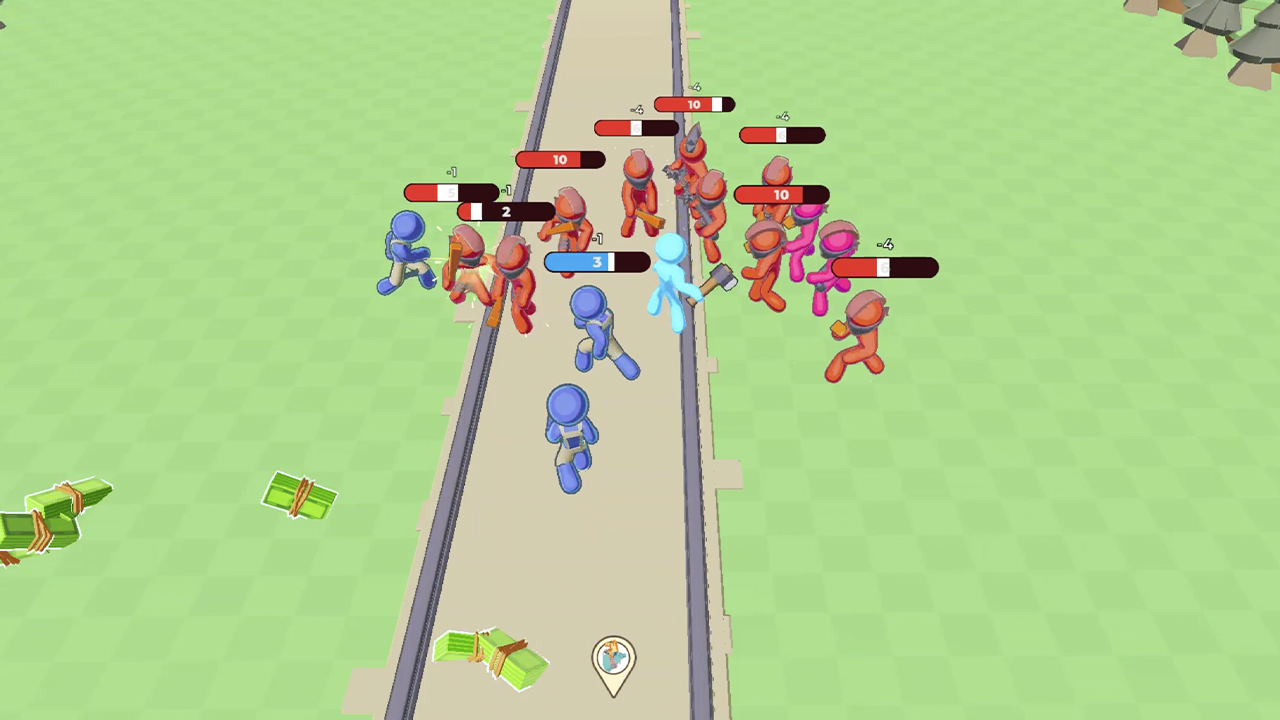Click the -4 damage number above an enemy
Screen dimensions: 1280x720
pos(884,244)
